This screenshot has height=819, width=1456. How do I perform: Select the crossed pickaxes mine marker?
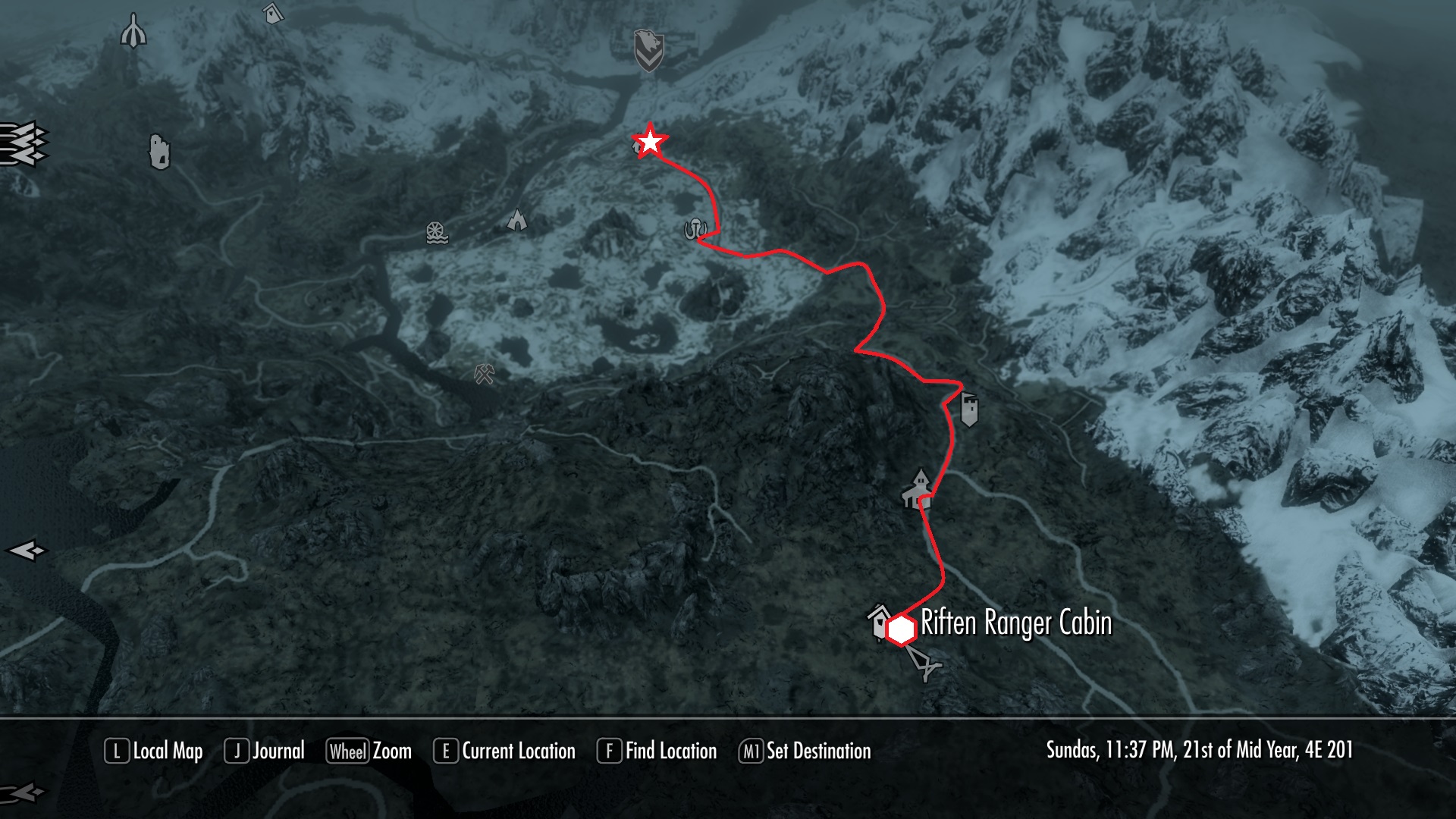pyautogui.click(x=485, y=373)
